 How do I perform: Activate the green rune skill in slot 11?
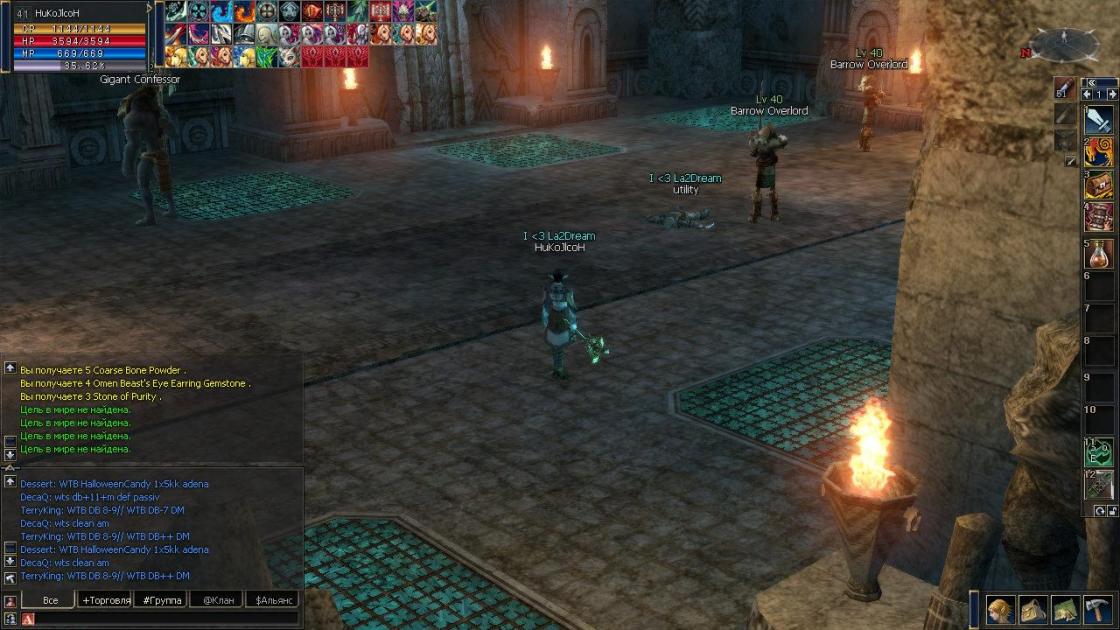pyautogui.click(x=1099, y=452)
